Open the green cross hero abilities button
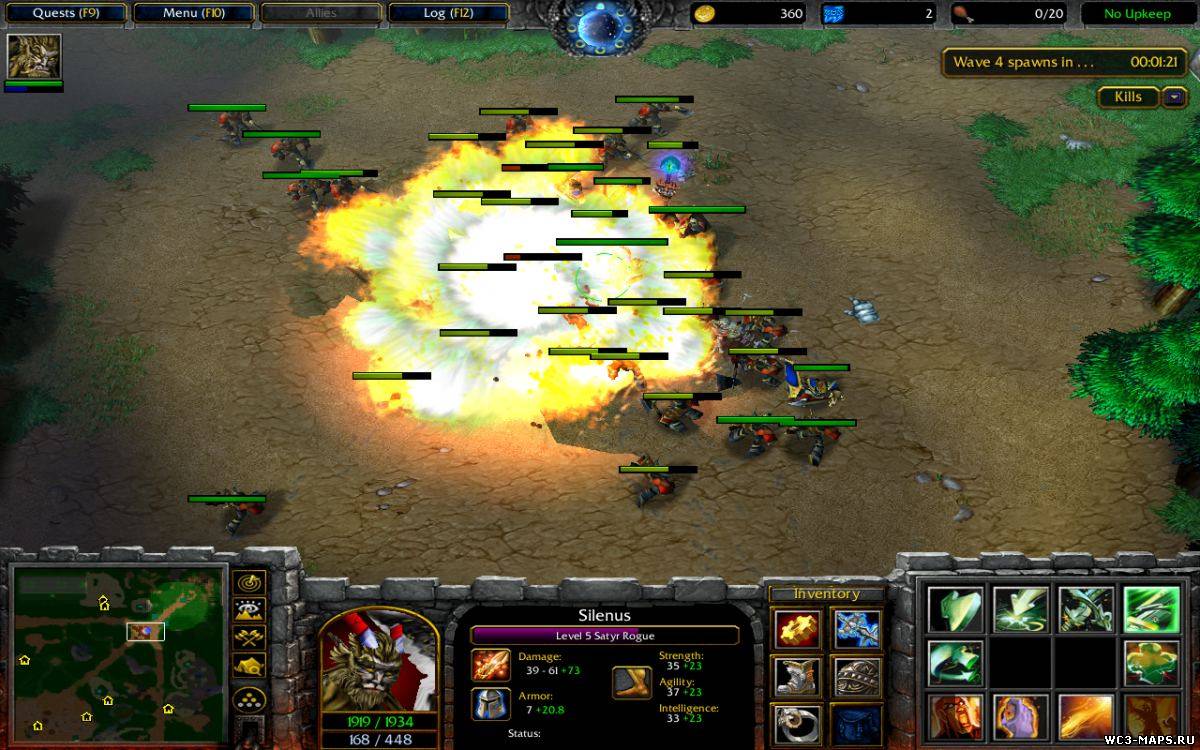This screenshot has height=750, width=1200. (x=1149, y=663)
